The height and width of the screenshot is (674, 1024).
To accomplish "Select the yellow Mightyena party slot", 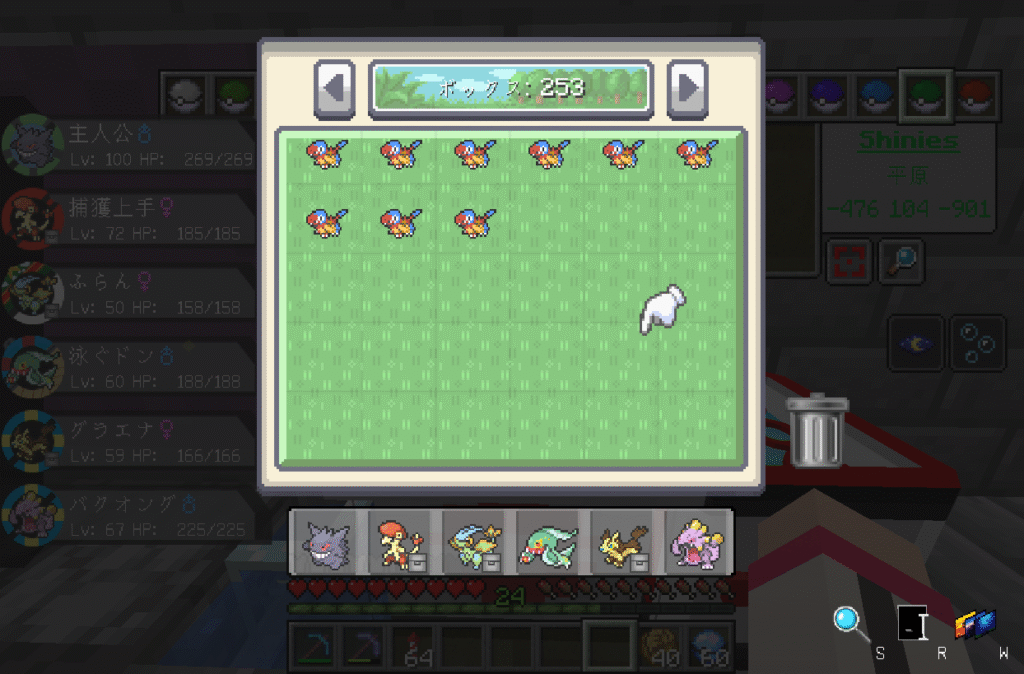I will (x=622, y=544).
